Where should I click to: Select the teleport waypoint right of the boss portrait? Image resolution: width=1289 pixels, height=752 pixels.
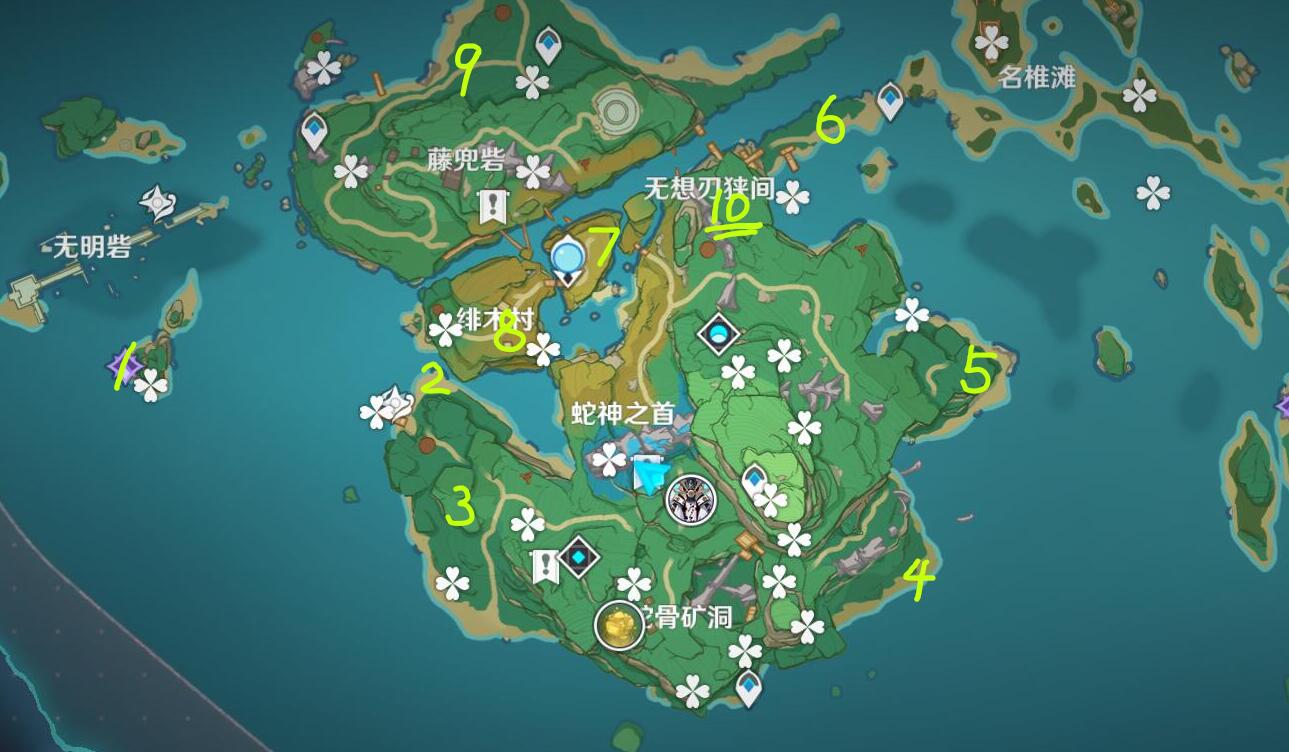tap(755, 481)
